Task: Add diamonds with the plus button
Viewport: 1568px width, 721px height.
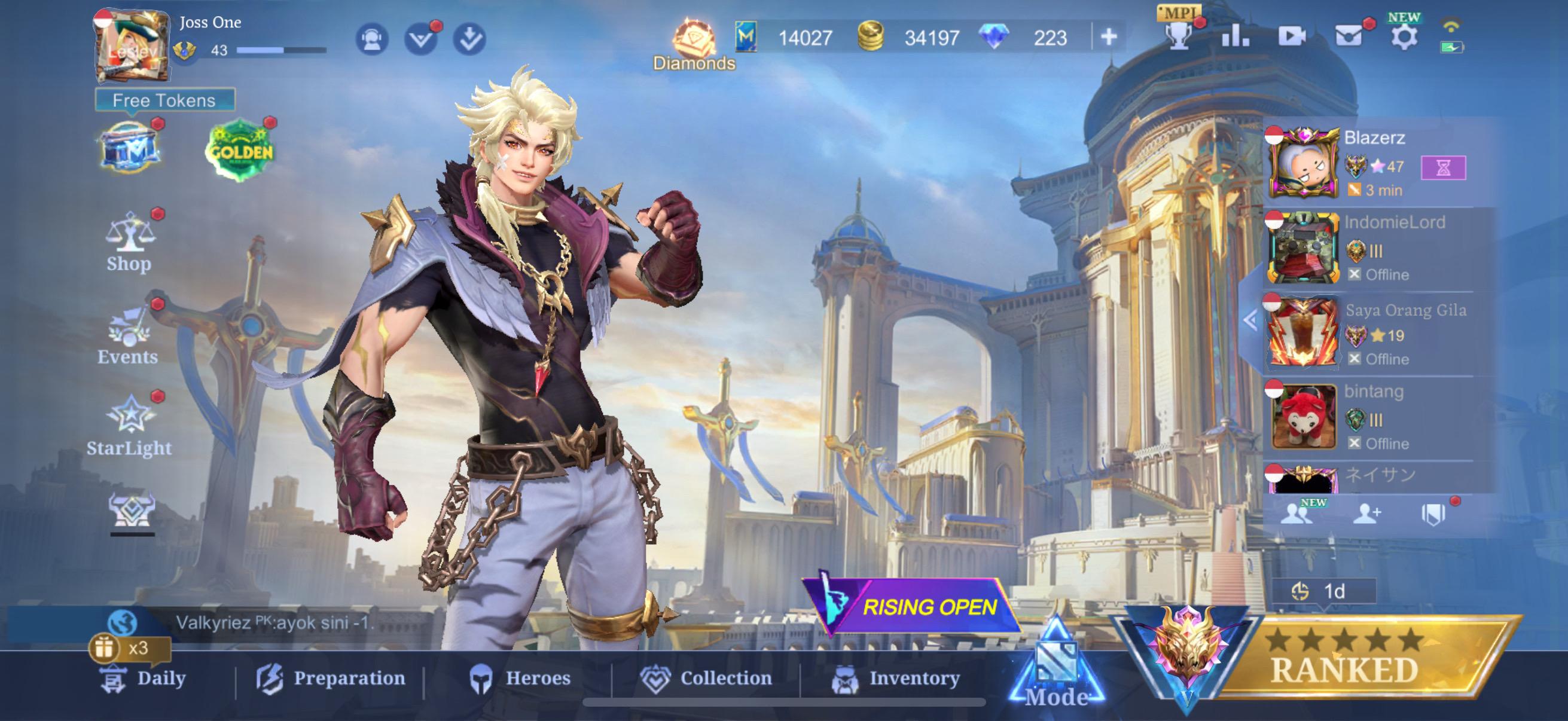Action: [1109, 37]
